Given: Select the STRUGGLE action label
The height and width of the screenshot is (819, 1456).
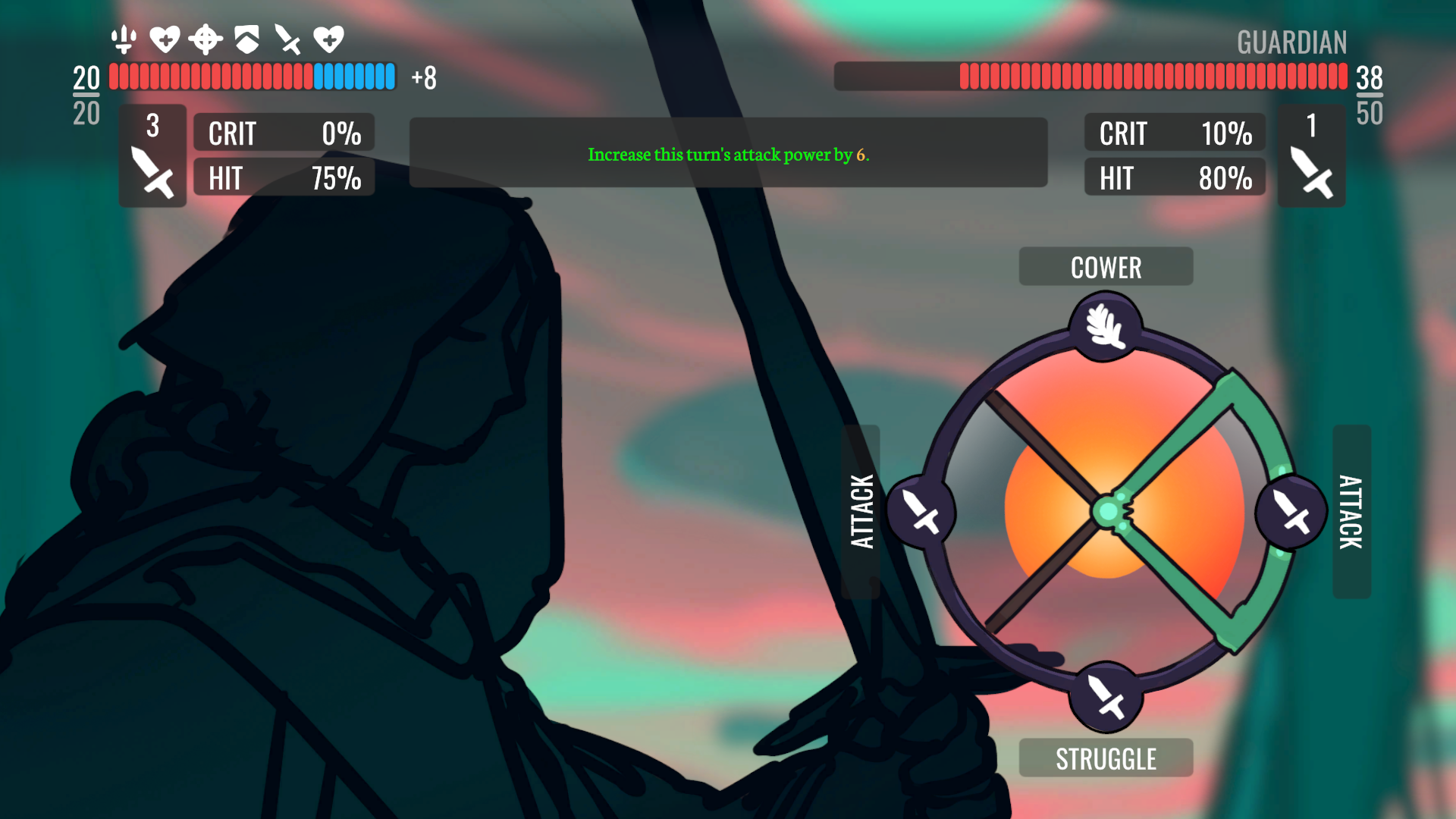Looking at the screenshot, I should (1105, 758).
